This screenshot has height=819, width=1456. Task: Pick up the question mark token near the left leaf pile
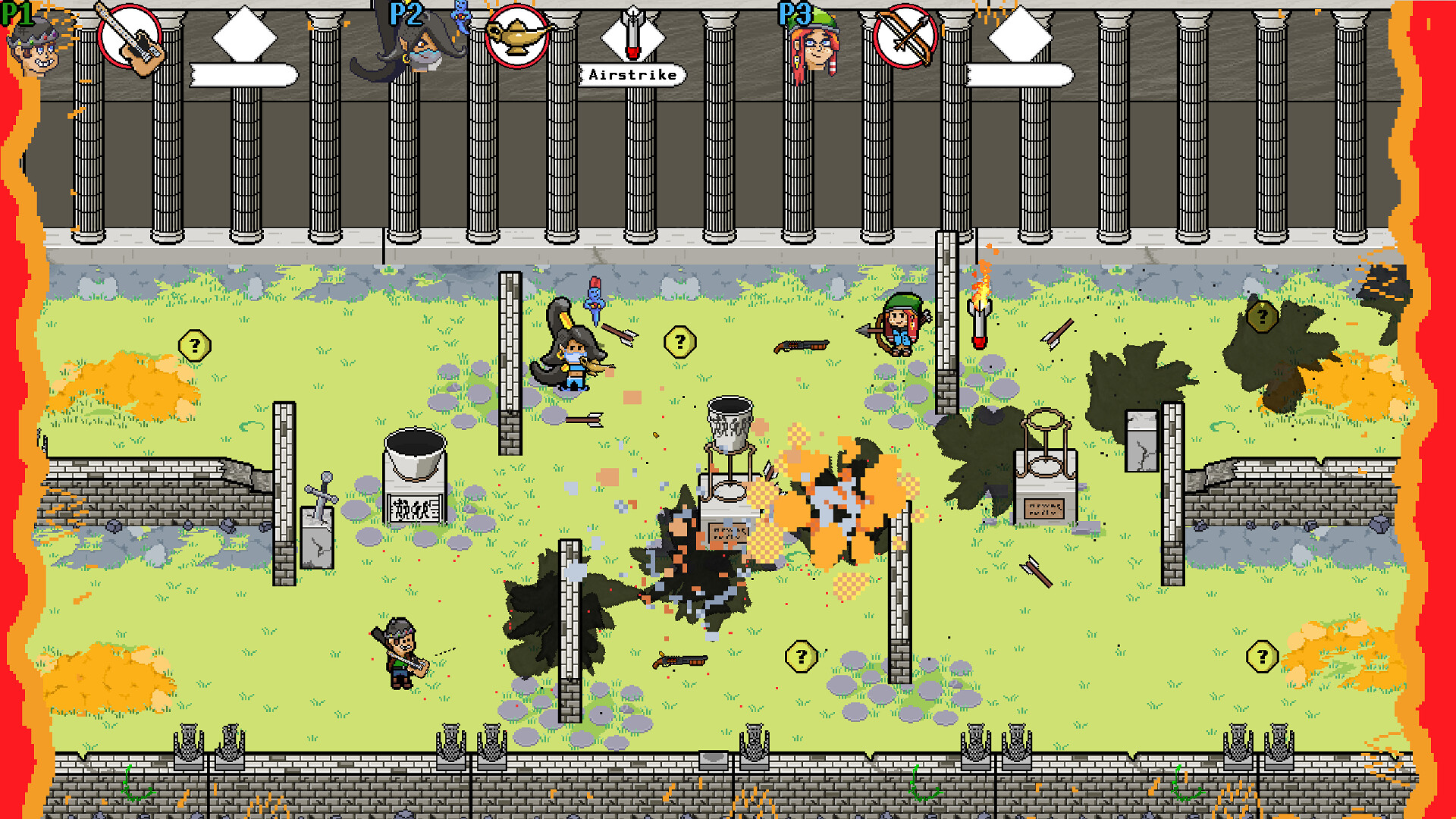click(x=196, y=345)
